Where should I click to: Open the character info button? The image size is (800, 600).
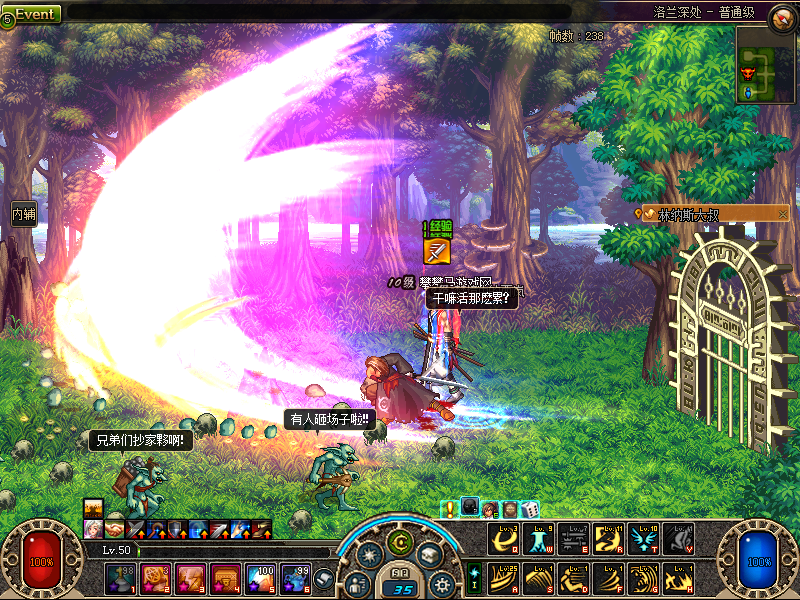357,583
